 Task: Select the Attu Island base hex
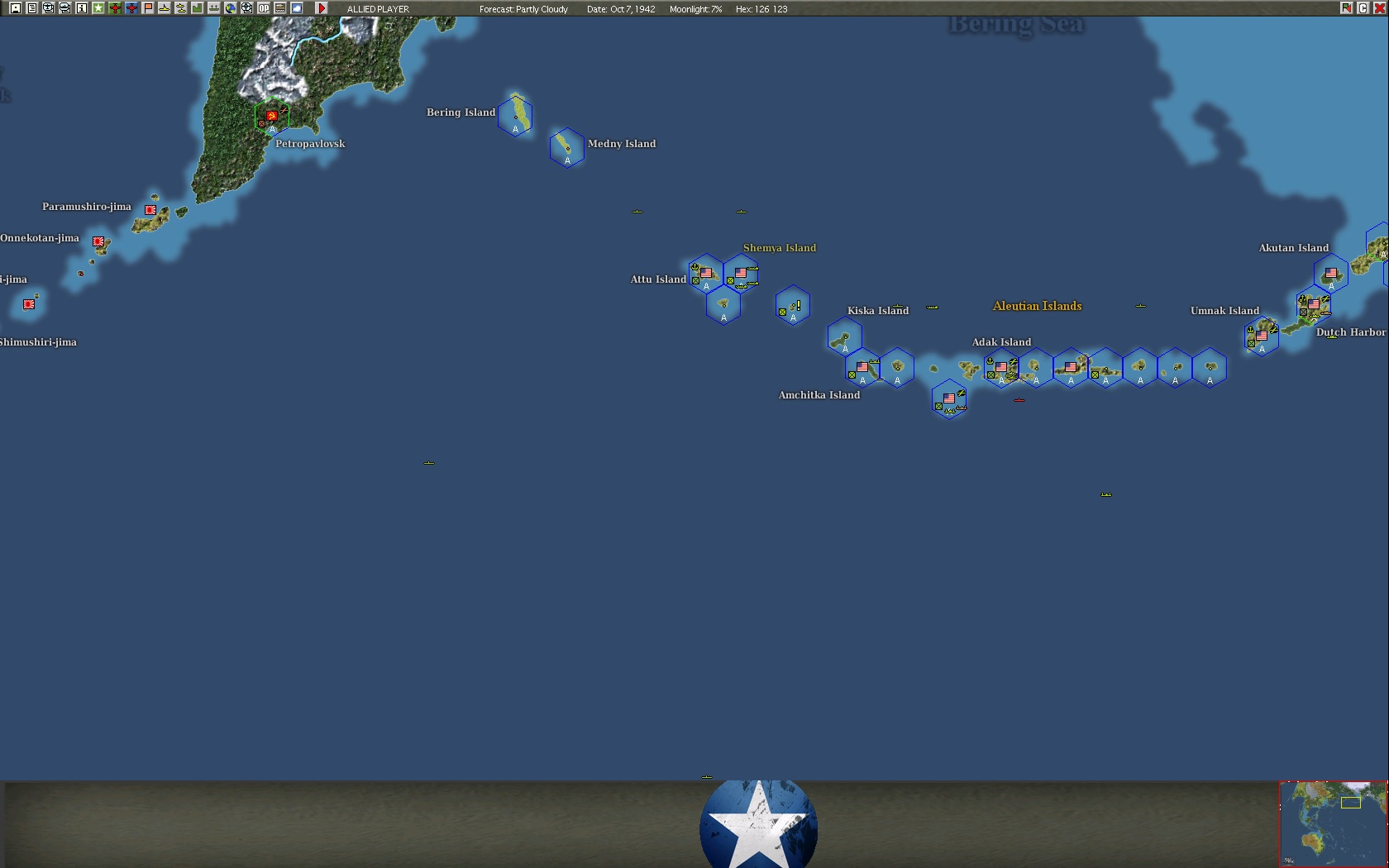pos(705,274)
